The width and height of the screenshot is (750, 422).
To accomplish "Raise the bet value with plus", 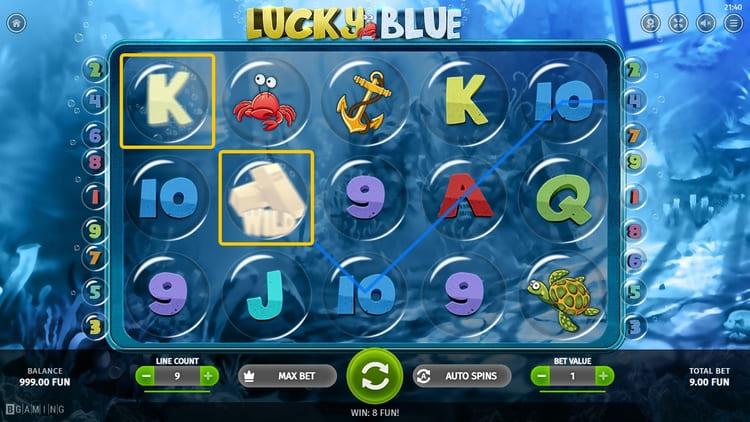I will tap(604, 376).
